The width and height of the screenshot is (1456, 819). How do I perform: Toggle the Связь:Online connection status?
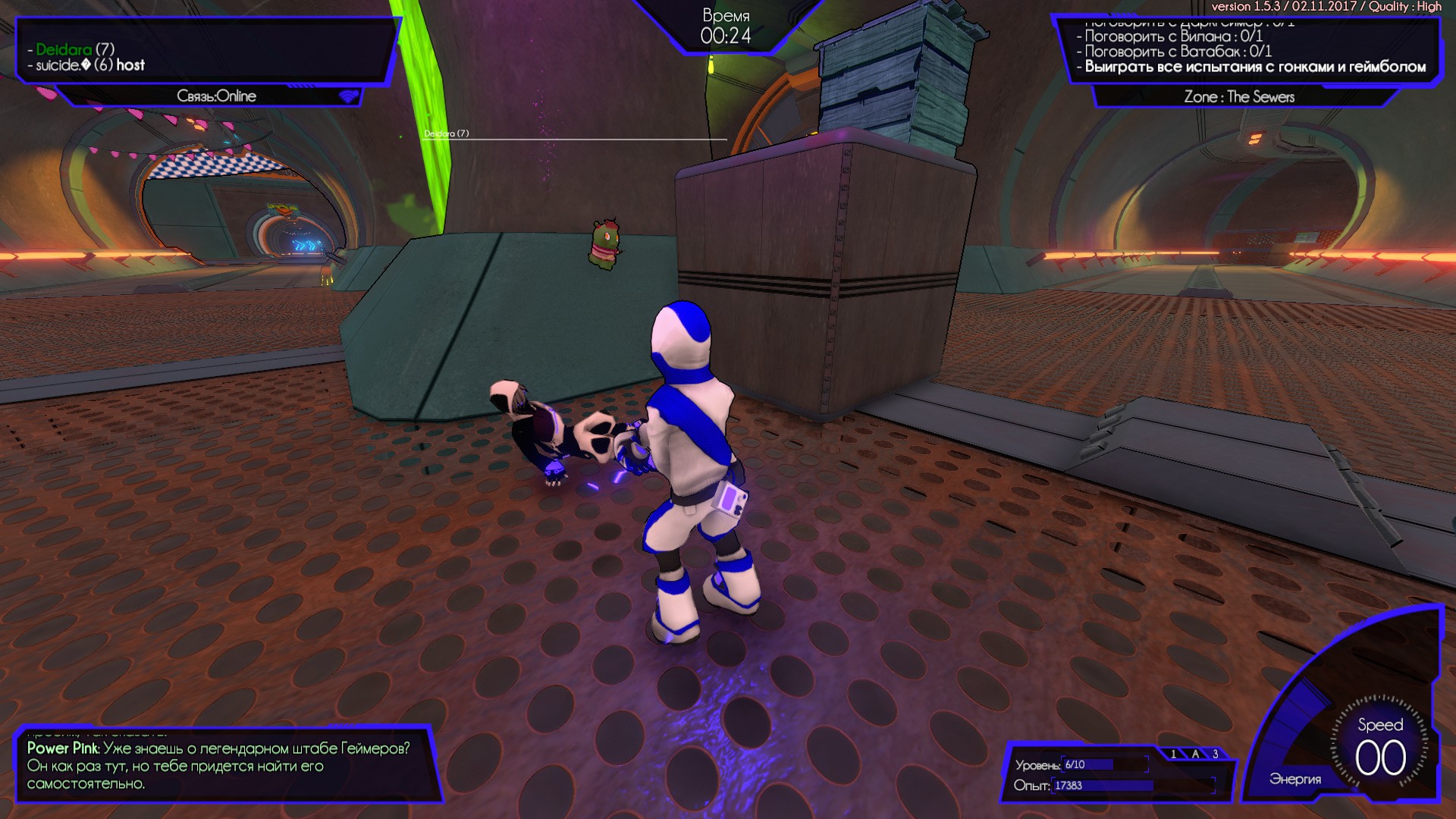(216, 96)
